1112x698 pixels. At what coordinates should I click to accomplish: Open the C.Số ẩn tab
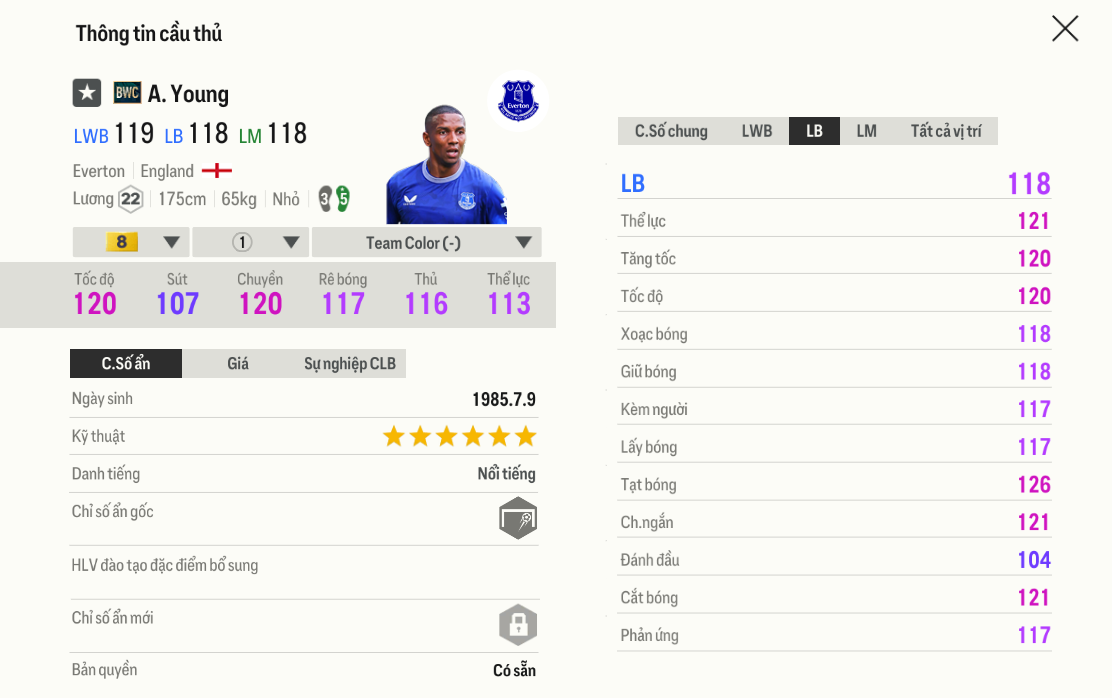pos(126,363)
